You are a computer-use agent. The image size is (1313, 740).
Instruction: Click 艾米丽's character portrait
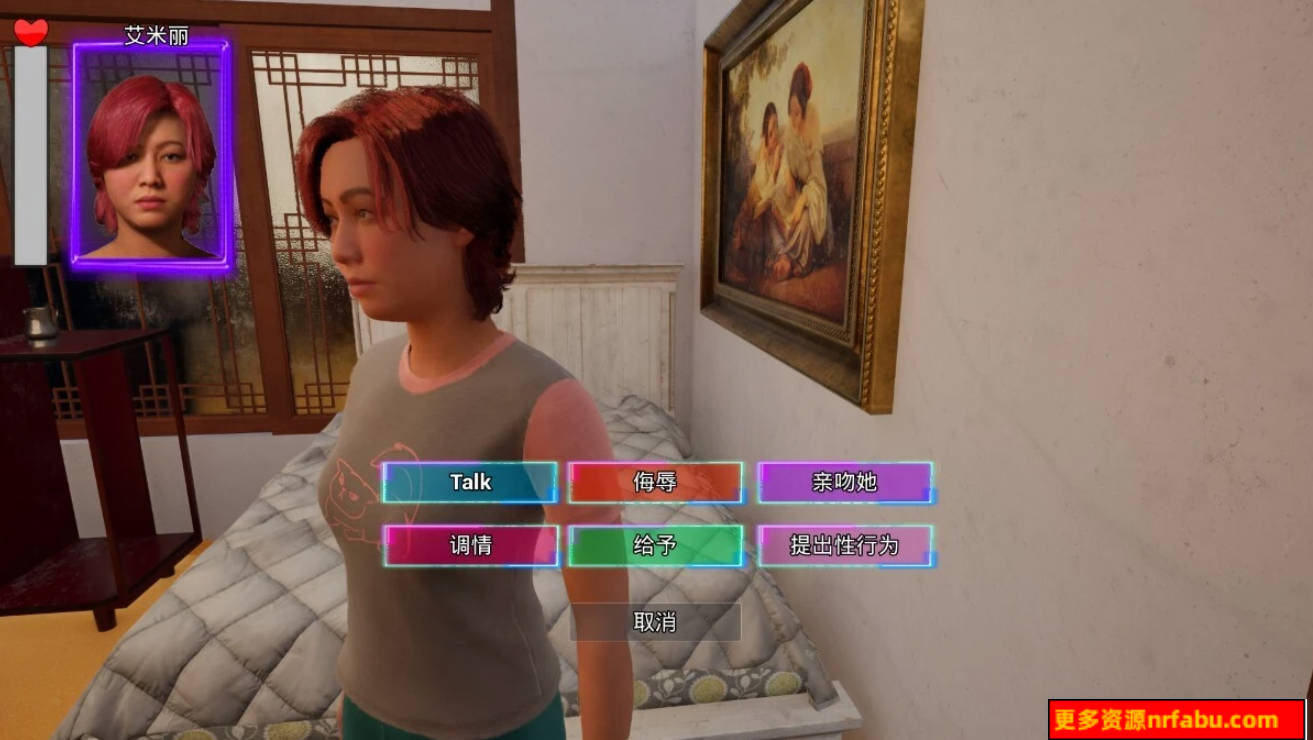click(152, 156)
